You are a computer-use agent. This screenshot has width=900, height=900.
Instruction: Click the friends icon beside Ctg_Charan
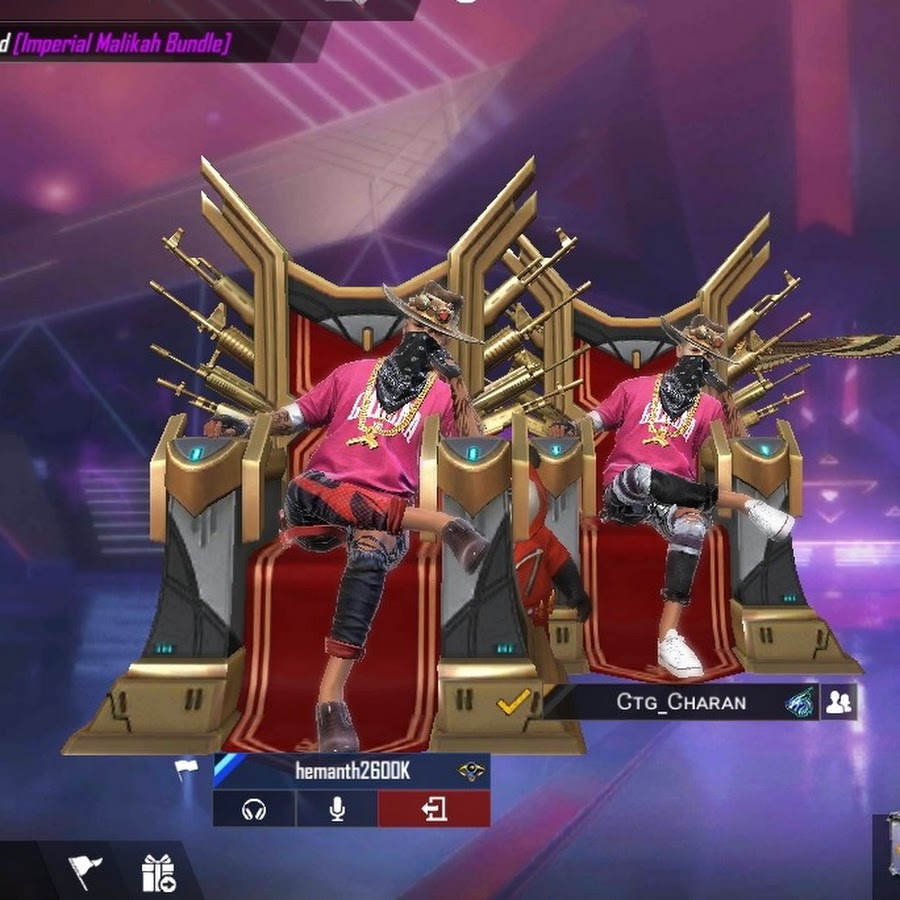pyautogui.click(x=839, y=702)
